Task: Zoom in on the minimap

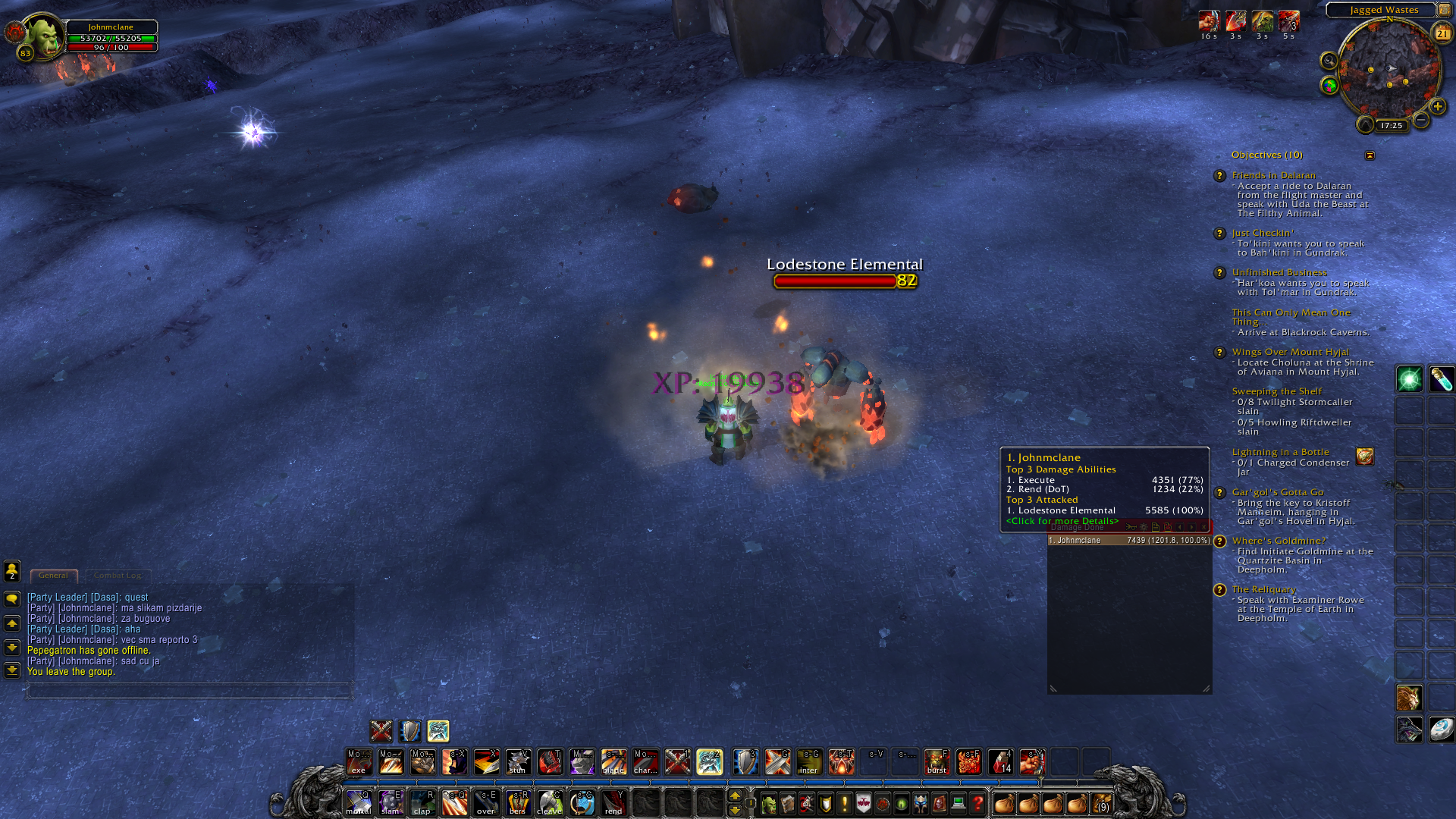Action: (x=1437, y=106)
